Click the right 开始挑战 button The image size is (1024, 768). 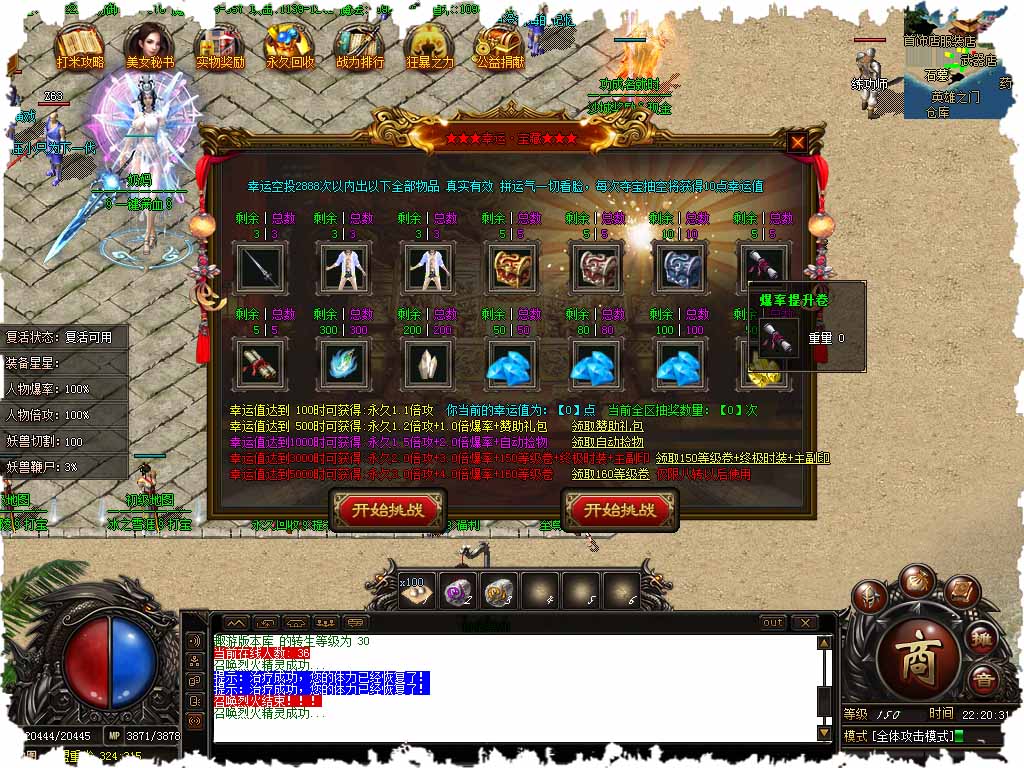coord(620,510)
